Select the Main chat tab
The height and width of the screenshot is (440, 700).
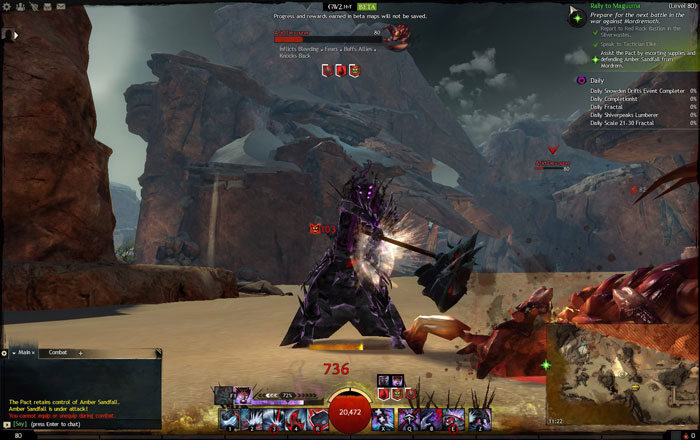tap(24, 353)
